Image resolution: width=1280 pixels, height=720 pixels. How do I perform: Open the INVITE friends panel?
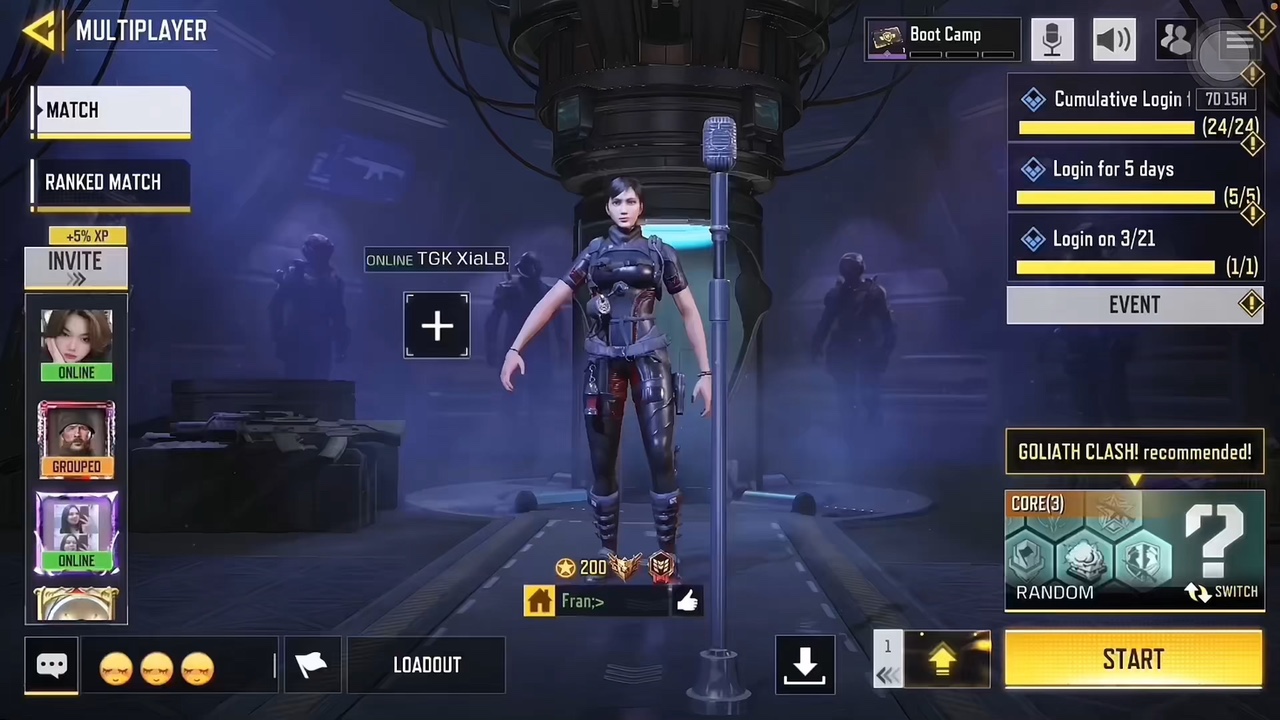(x=76, y=267)
